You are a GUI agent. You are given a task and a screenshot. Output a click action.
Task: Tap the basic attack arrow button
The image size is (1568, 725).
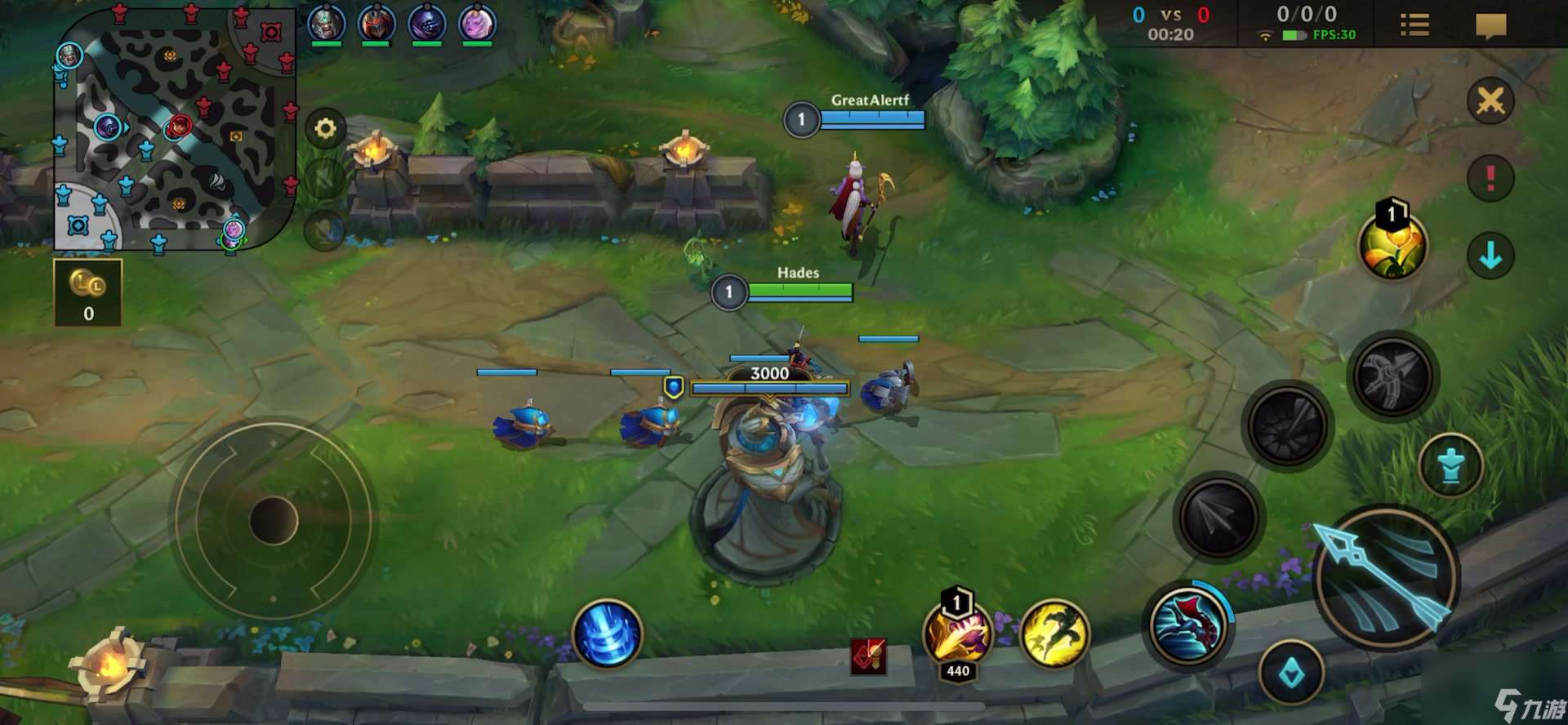(1387, 577)
